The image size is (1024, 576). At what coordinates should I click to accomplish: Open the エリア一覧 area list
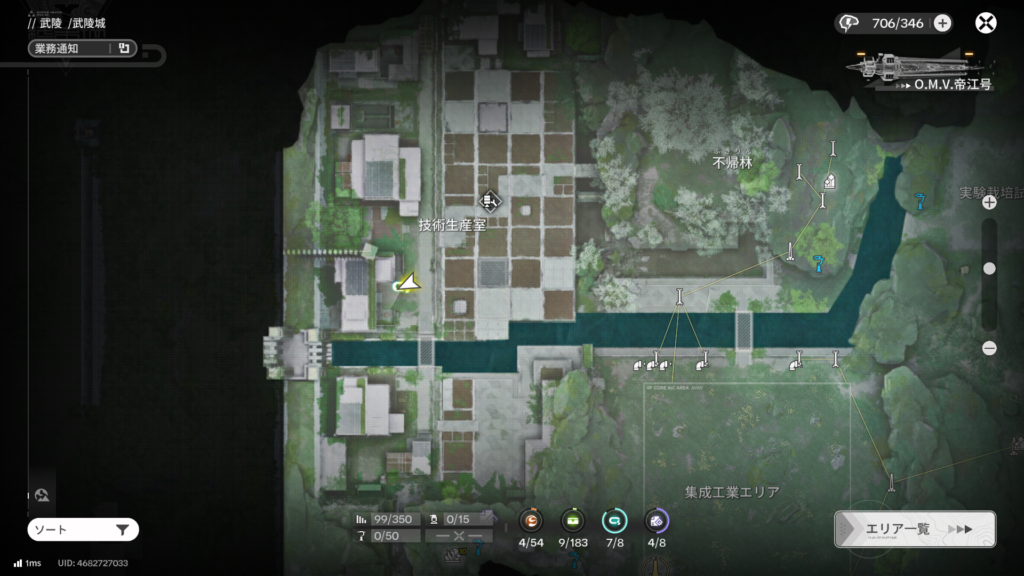(914, 529)
